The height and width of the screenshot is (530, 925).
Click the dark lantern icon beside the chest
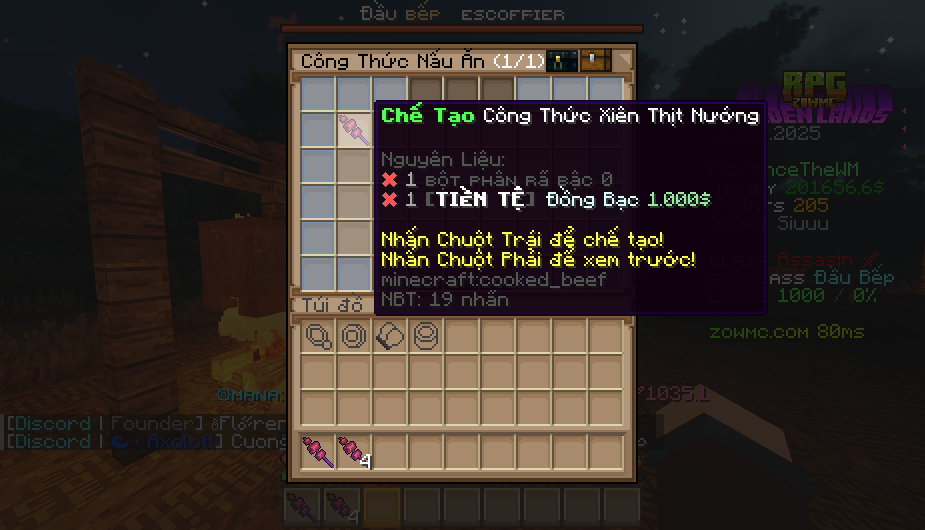click(x=562, y=61)
